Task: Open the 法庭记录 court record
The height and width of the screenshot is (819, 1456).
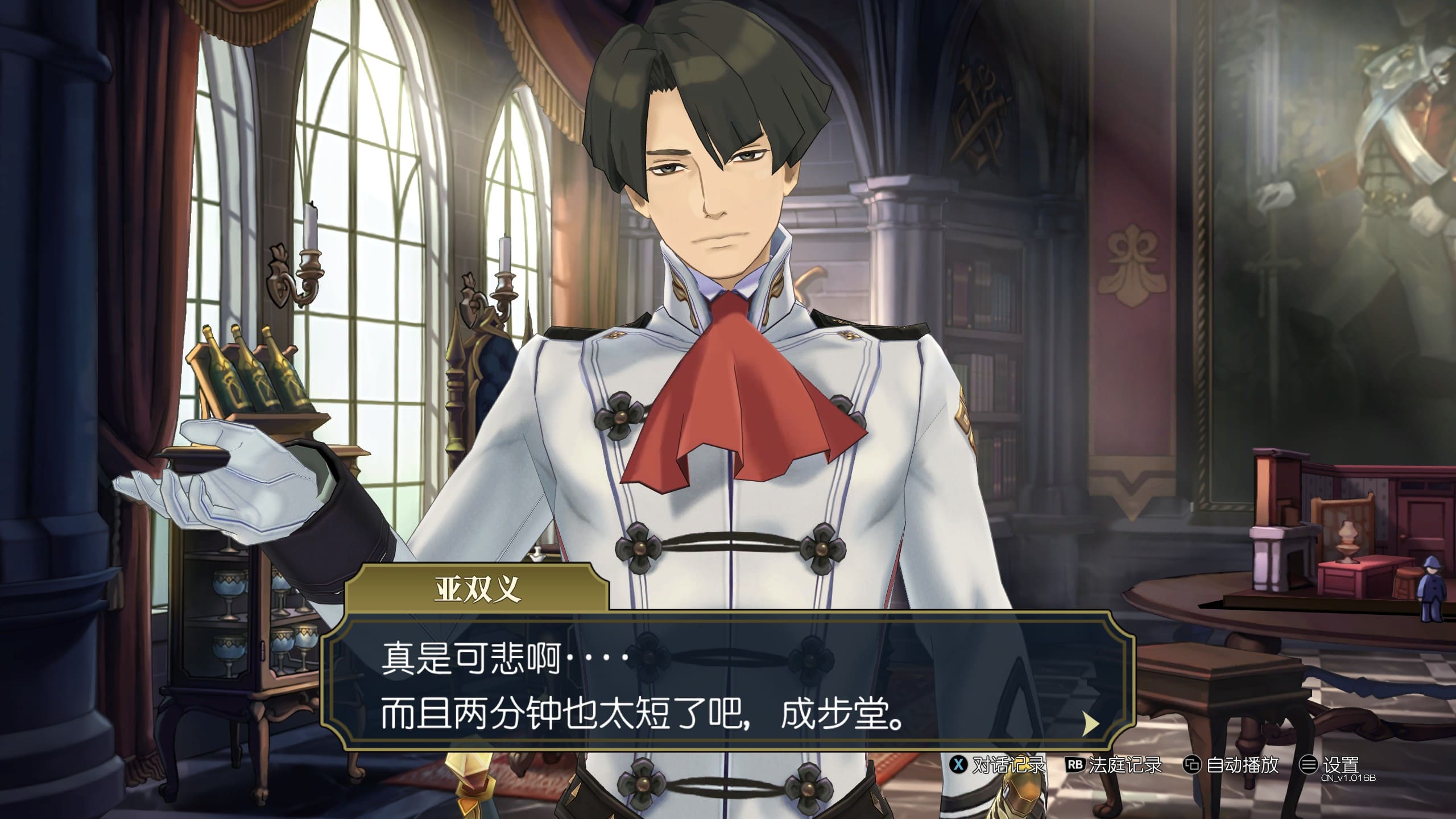Action: point(1114,765)
